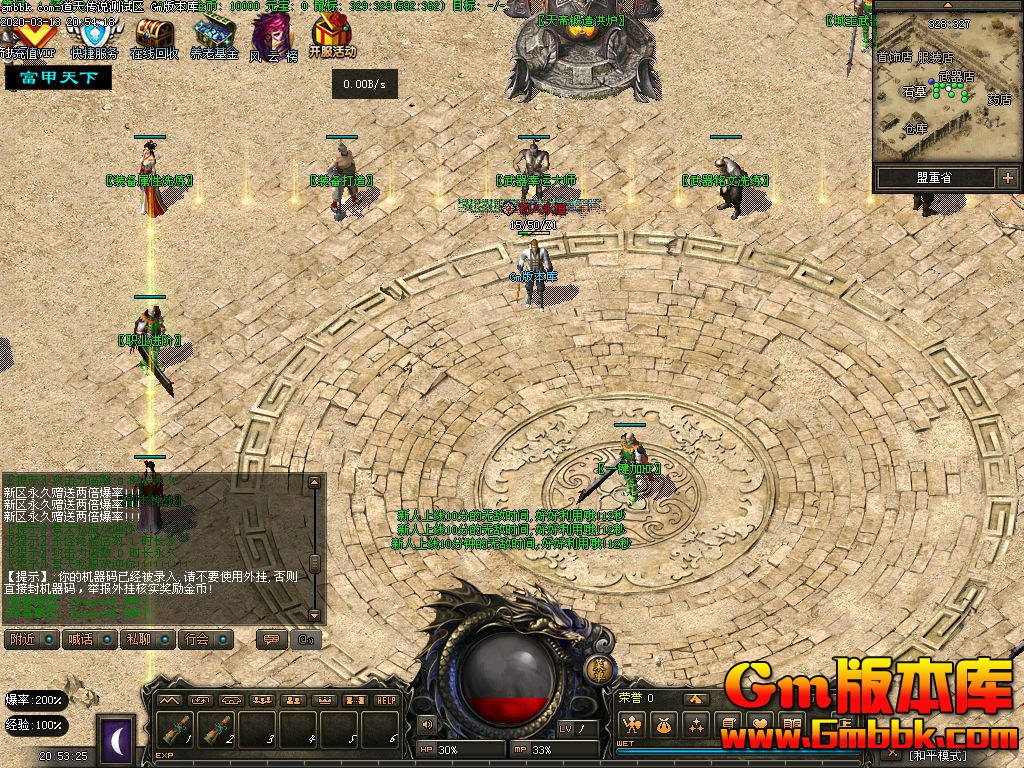Open the 开服活动 gift box event

[x=331, y=36]
